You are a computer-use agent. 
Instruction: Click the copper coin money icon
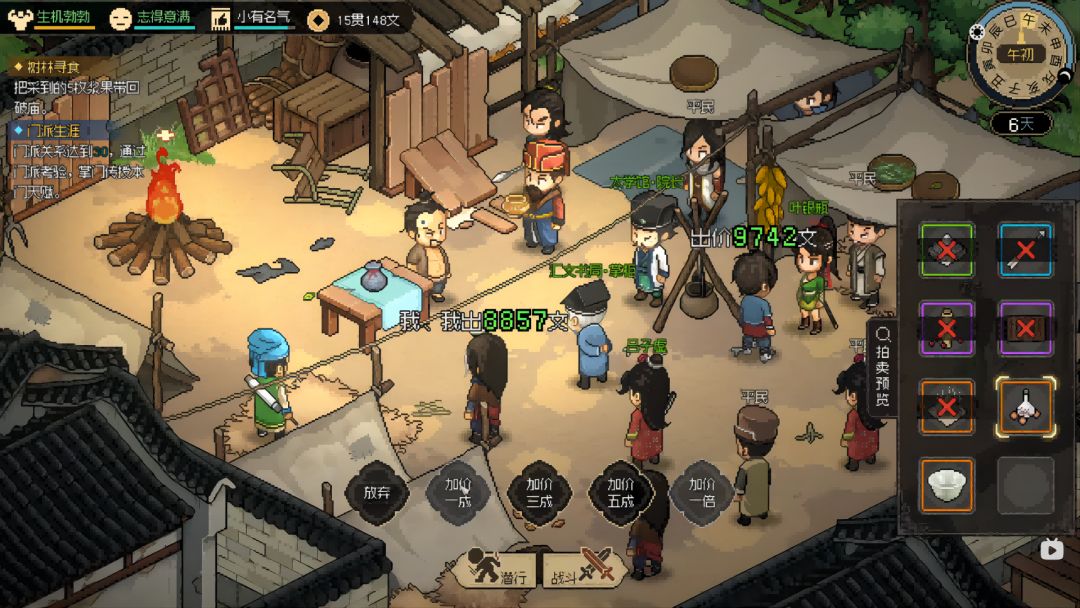point(319,19)
